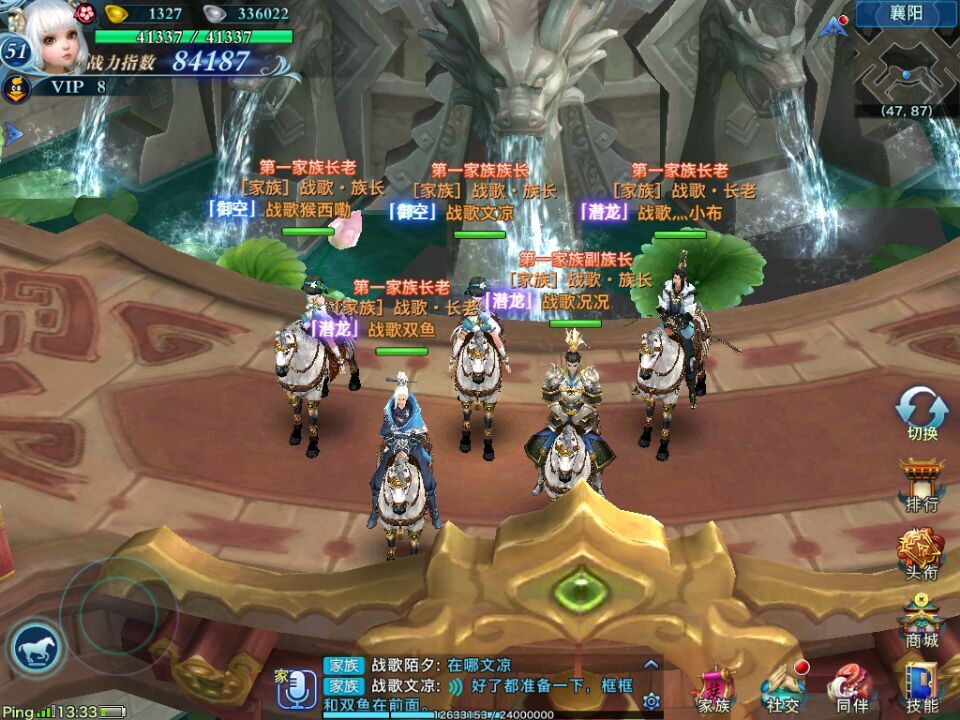Tap the QQ penguin icon

16,89
